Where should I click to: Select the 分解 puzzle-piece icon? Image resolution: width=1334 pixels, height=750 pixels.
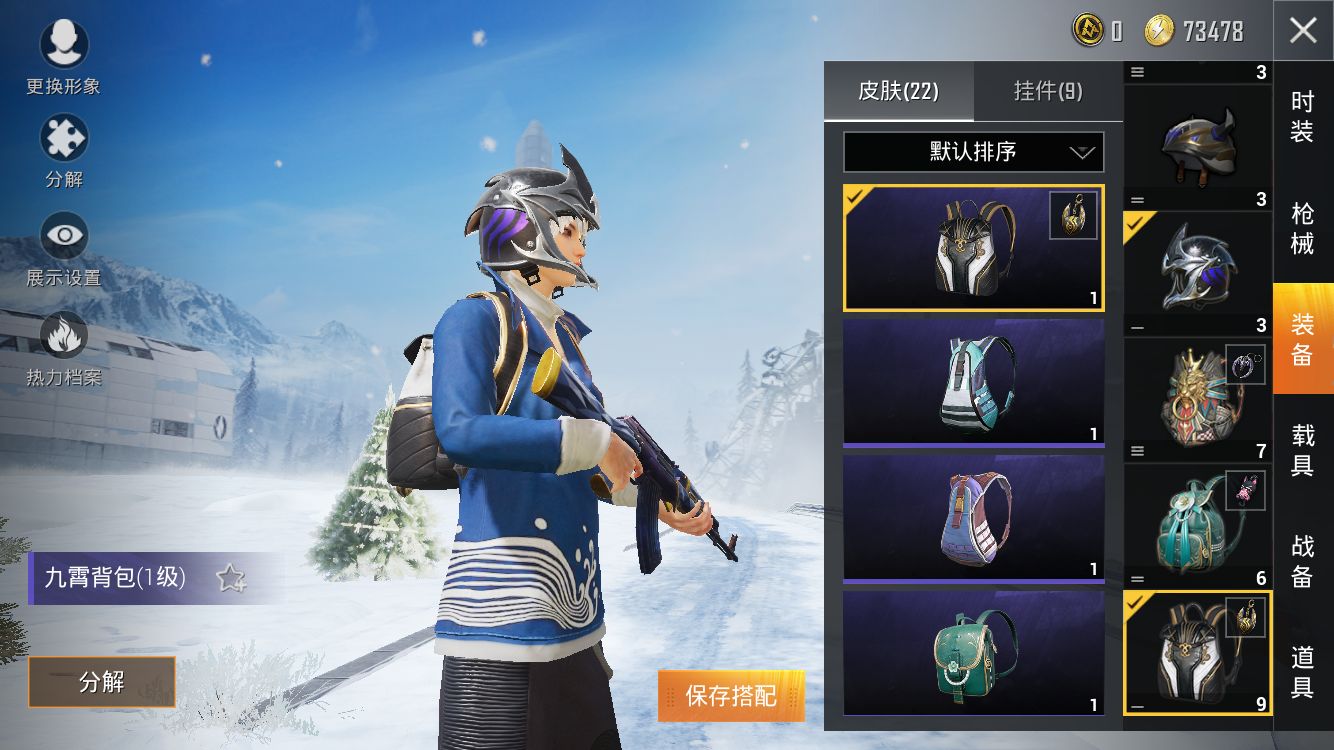pyautogui.click(x=63, y=140)
